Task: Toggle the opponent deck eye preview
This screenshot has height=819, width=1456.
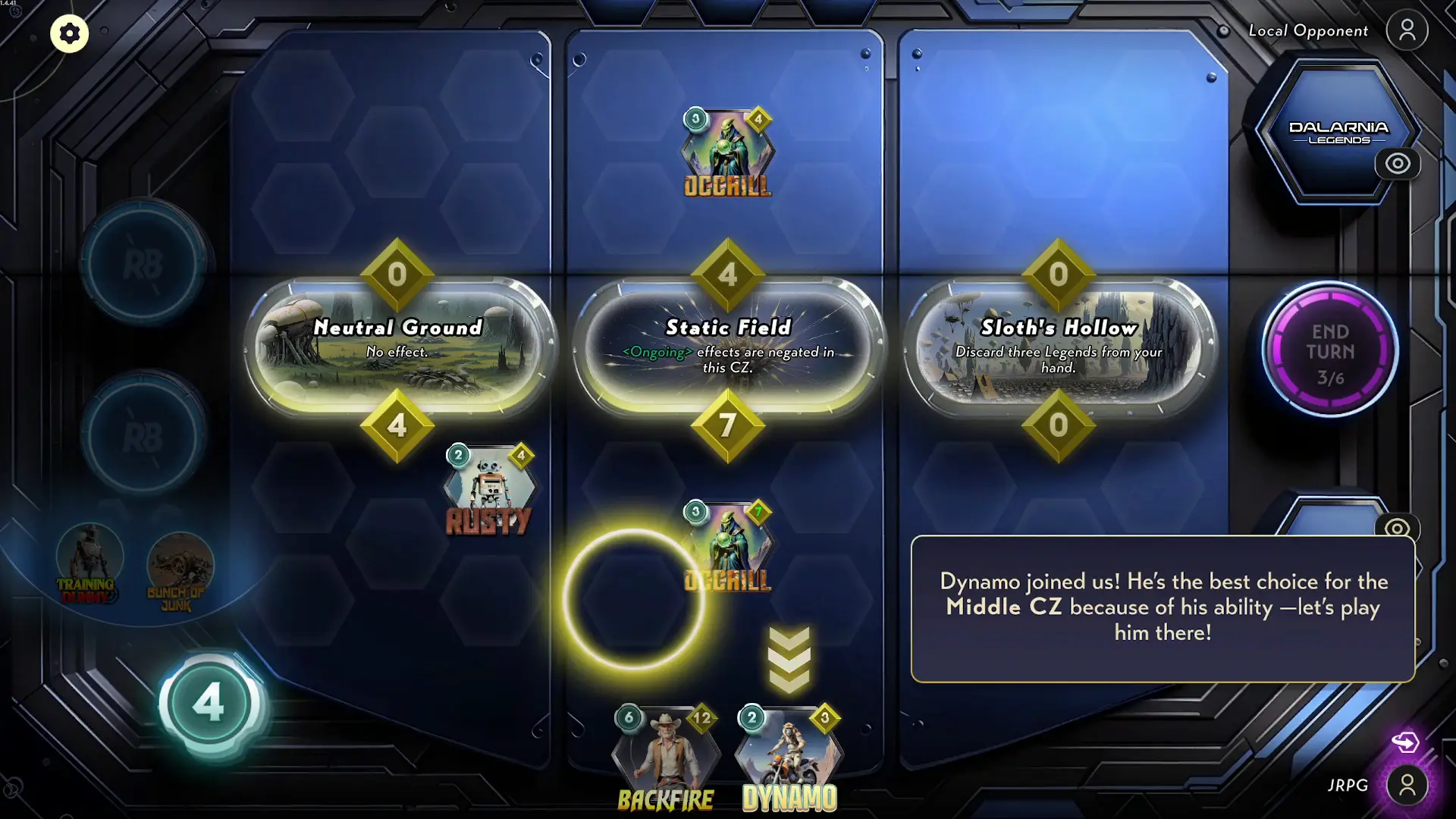Action: point(1398,164)
